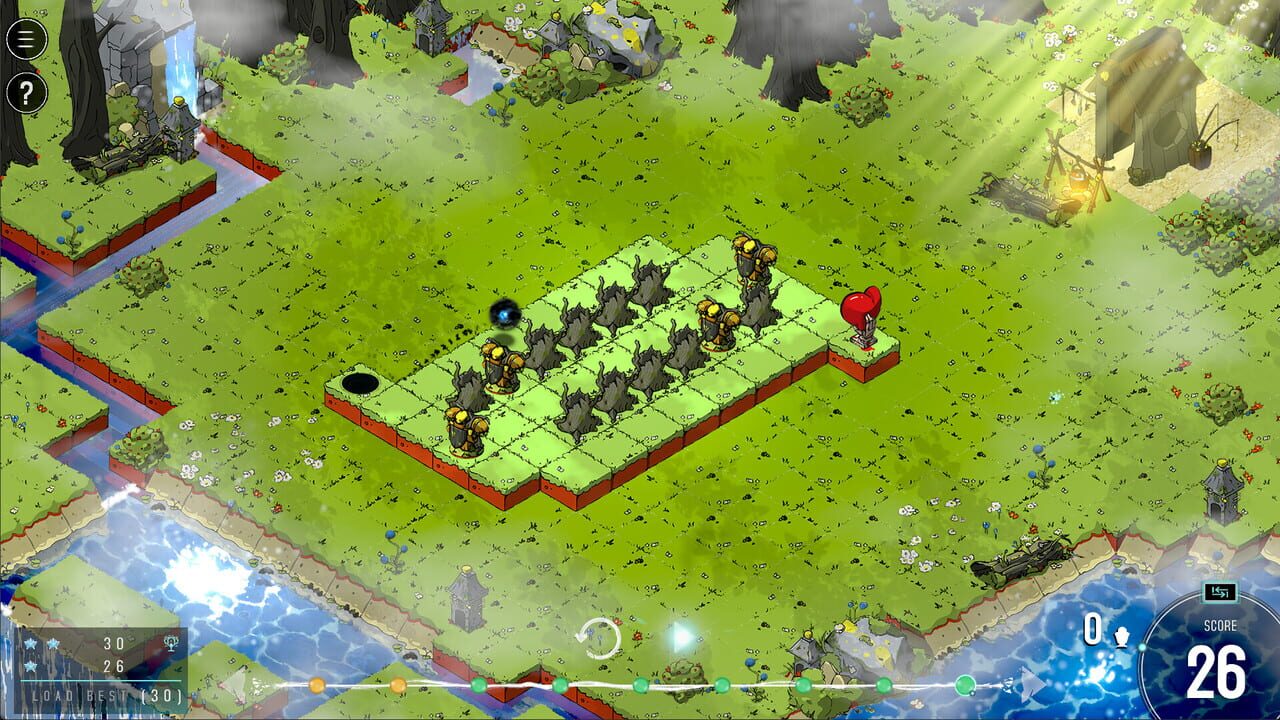The height and width of the screenshot is (720, 1280).
Task: Select the first blue star icon
Action: point(30,643)
